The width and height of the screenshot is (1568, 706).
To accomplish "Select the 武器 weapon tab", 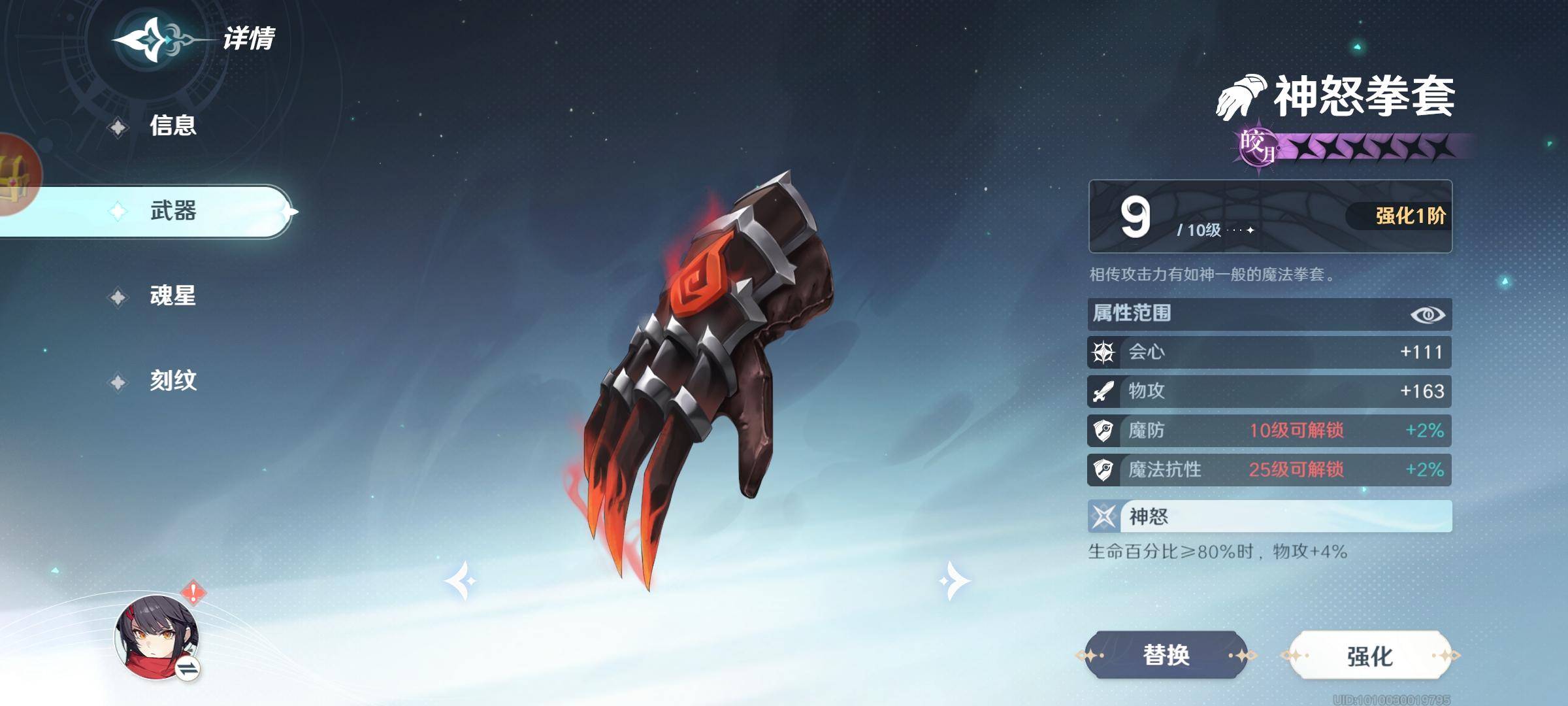I will (172, 211).
